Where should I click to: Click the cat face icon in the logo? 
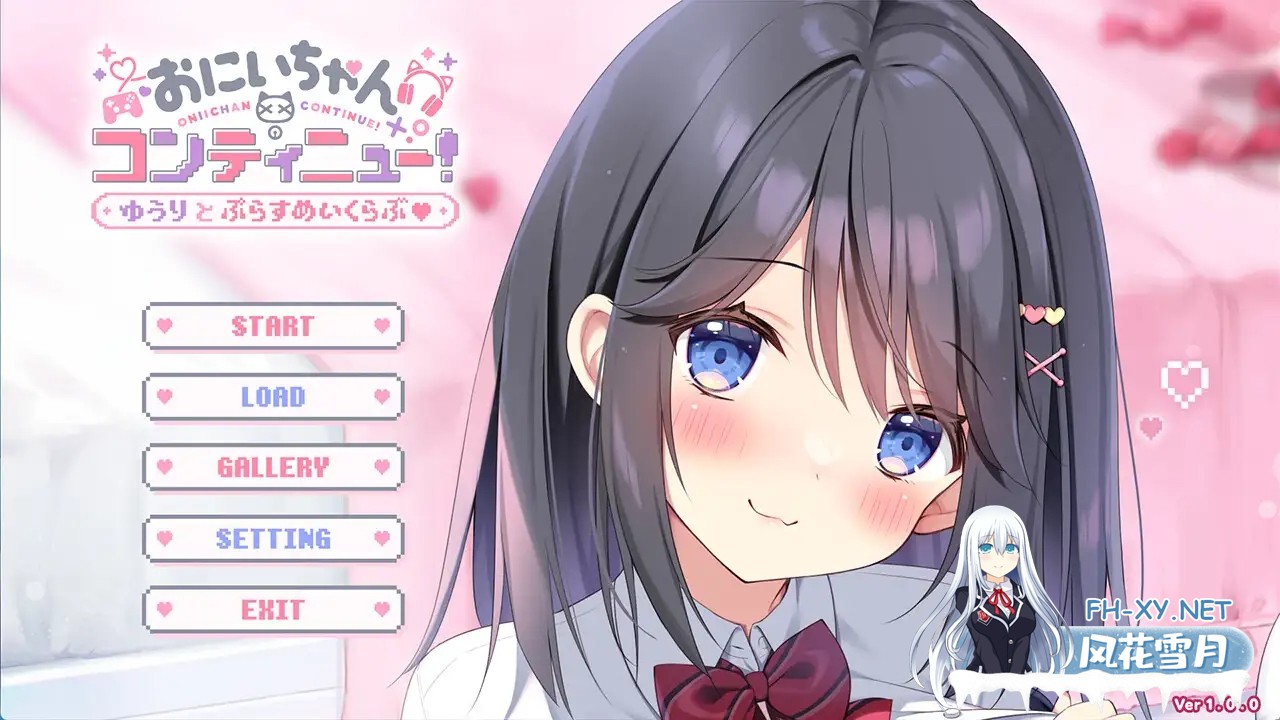click(275, 107)
